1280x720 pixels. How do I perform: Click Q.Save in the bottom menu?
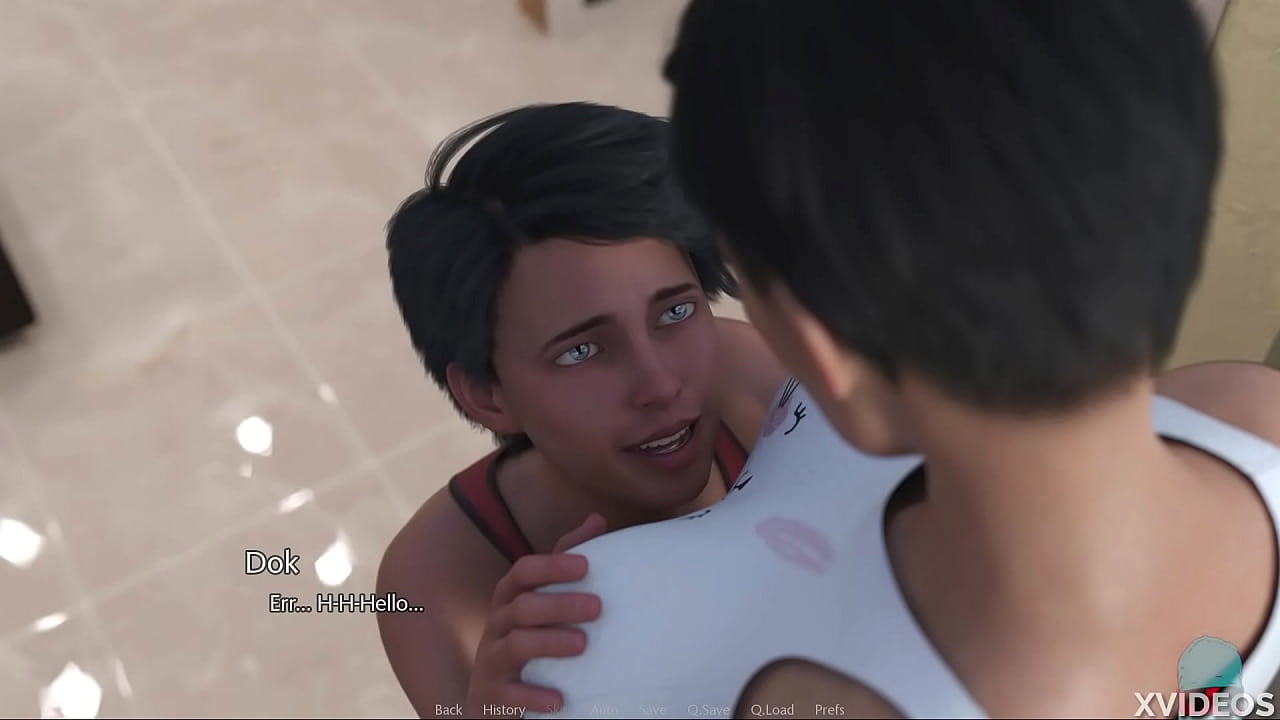[708, 709]
